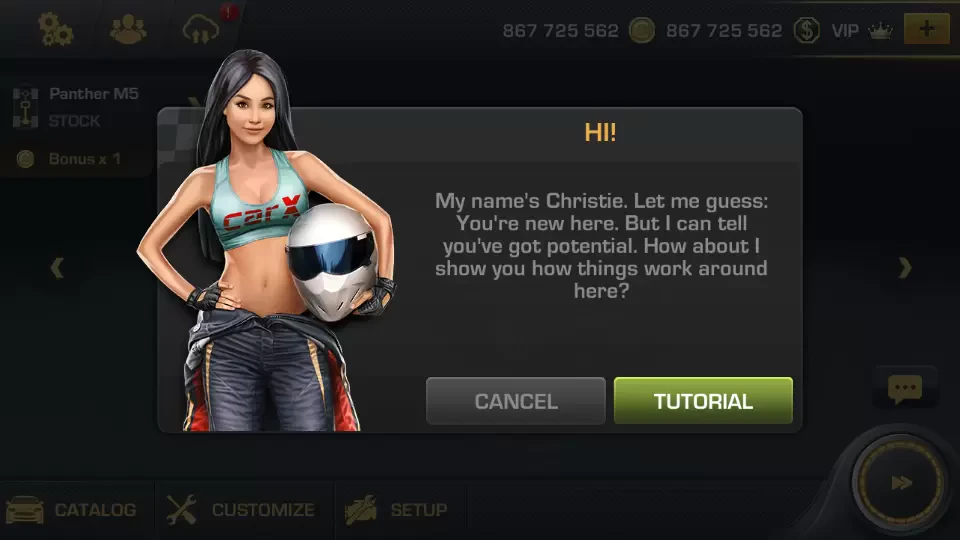This screenshot has height=540, width=960.
Task: Cancel the tutorial dialog
Action: pyautogui.click(x=515, y=401)
